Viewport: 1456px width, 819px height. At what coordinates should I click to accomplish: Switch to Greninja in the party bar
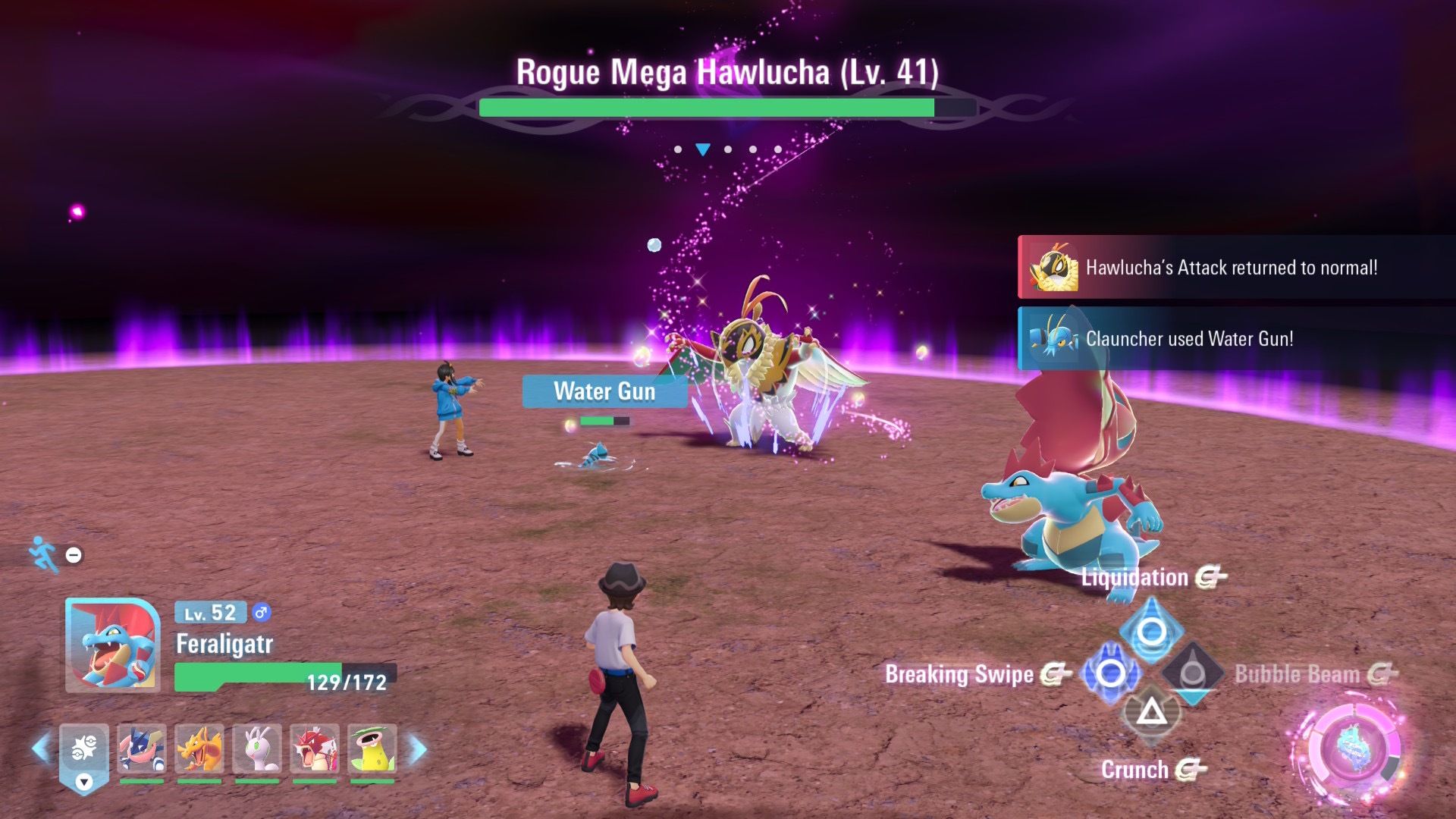(x=142, y=748)
